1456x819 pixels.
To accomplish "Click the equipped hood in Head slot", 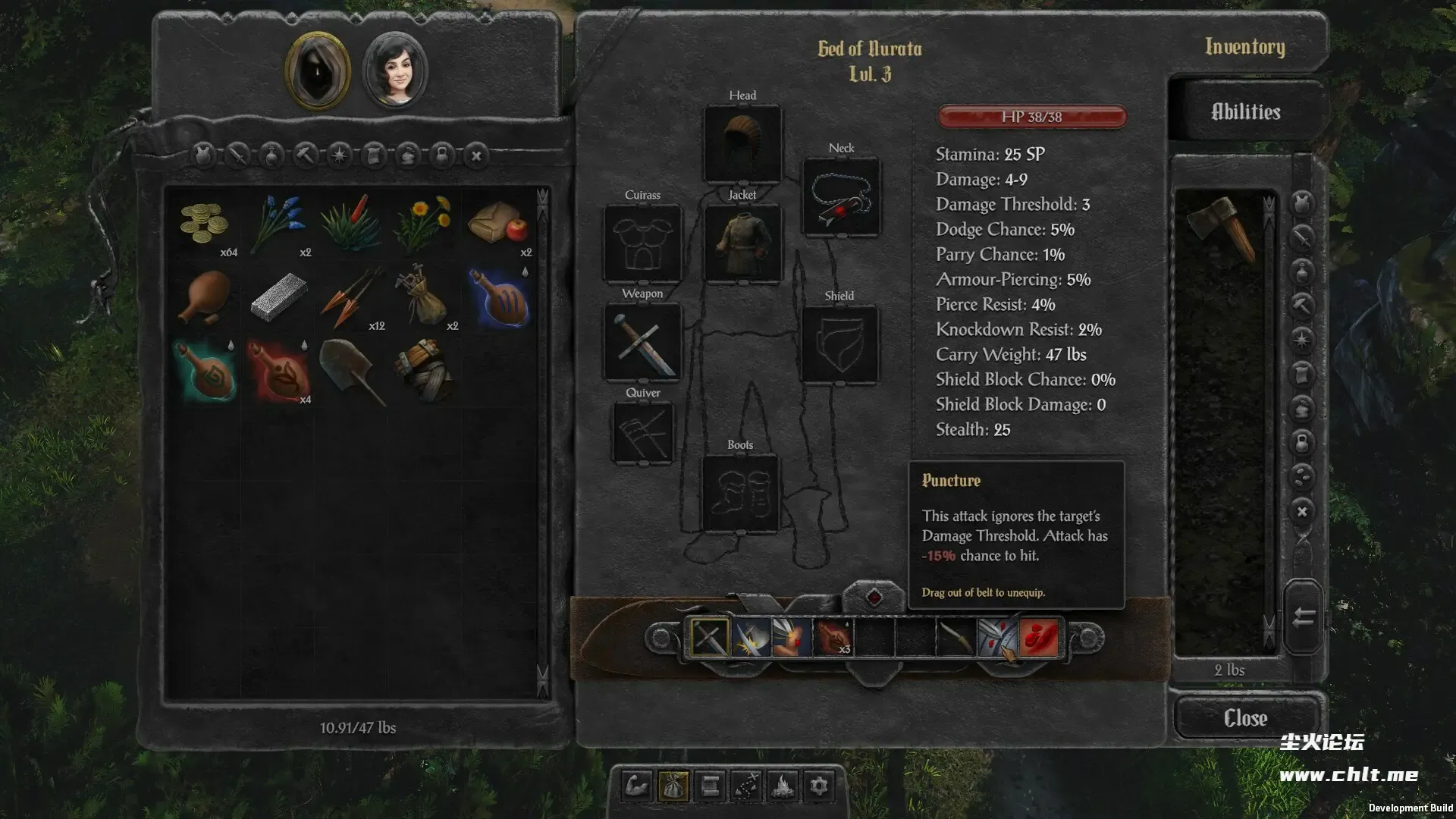I will (742, 144).
